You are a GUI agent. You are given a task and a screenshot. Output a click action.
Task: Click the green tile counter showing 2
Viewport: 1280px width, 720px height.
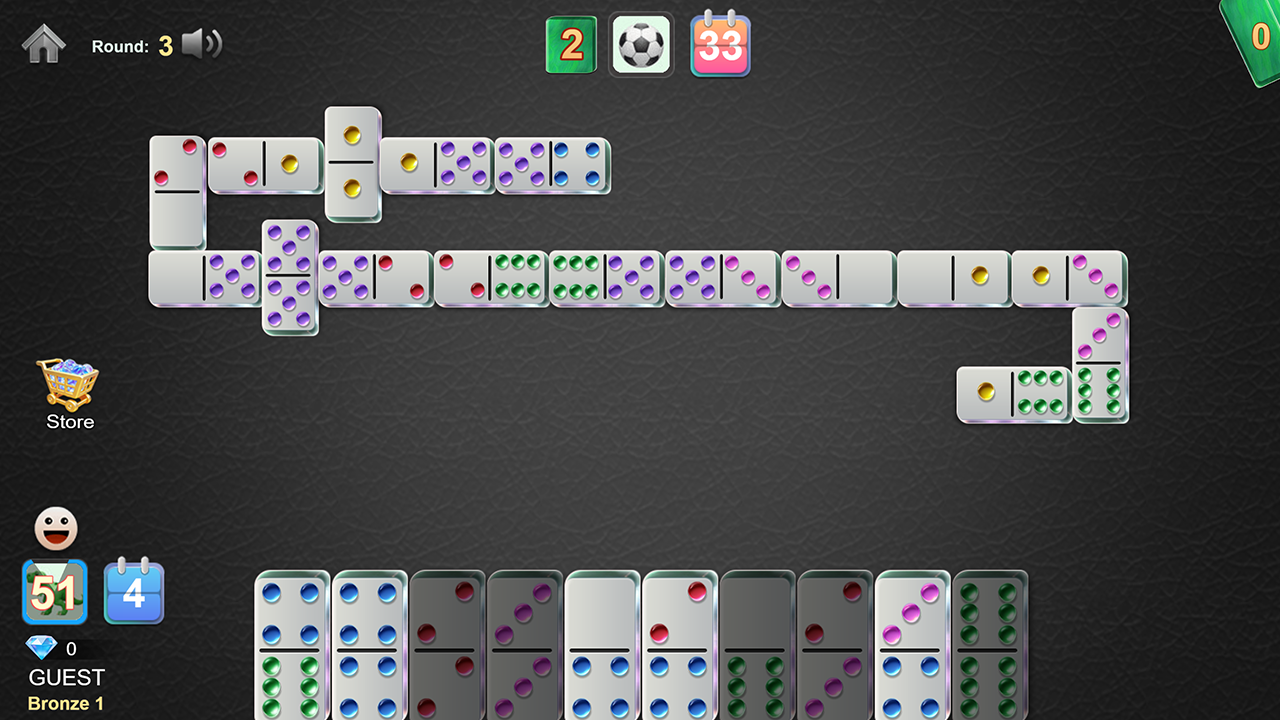[571, 44]
